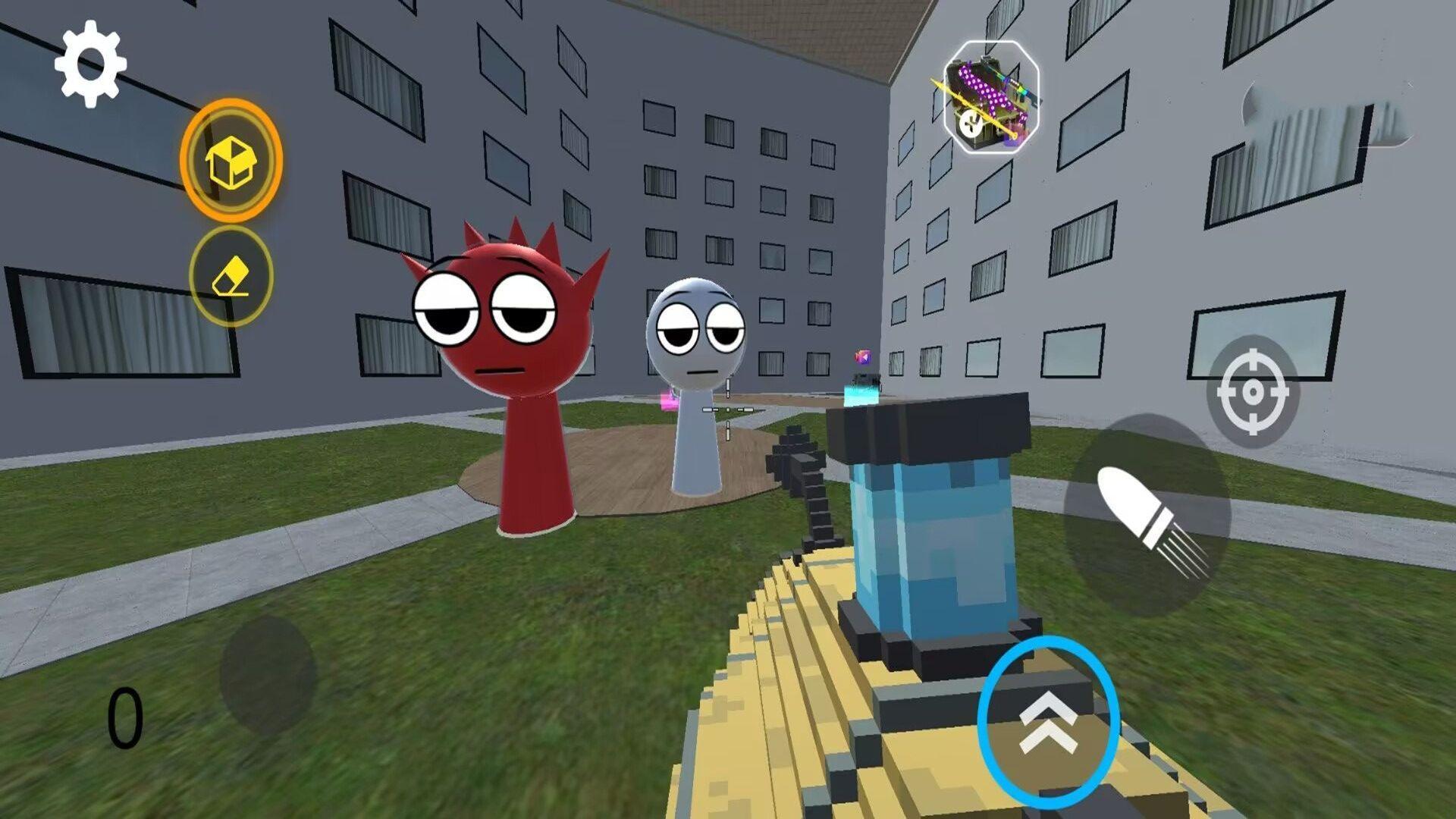The height and width of the screenshot is (819, 1456).
Task: Open the yellow box spawn menu
Action: pos(231,161)
